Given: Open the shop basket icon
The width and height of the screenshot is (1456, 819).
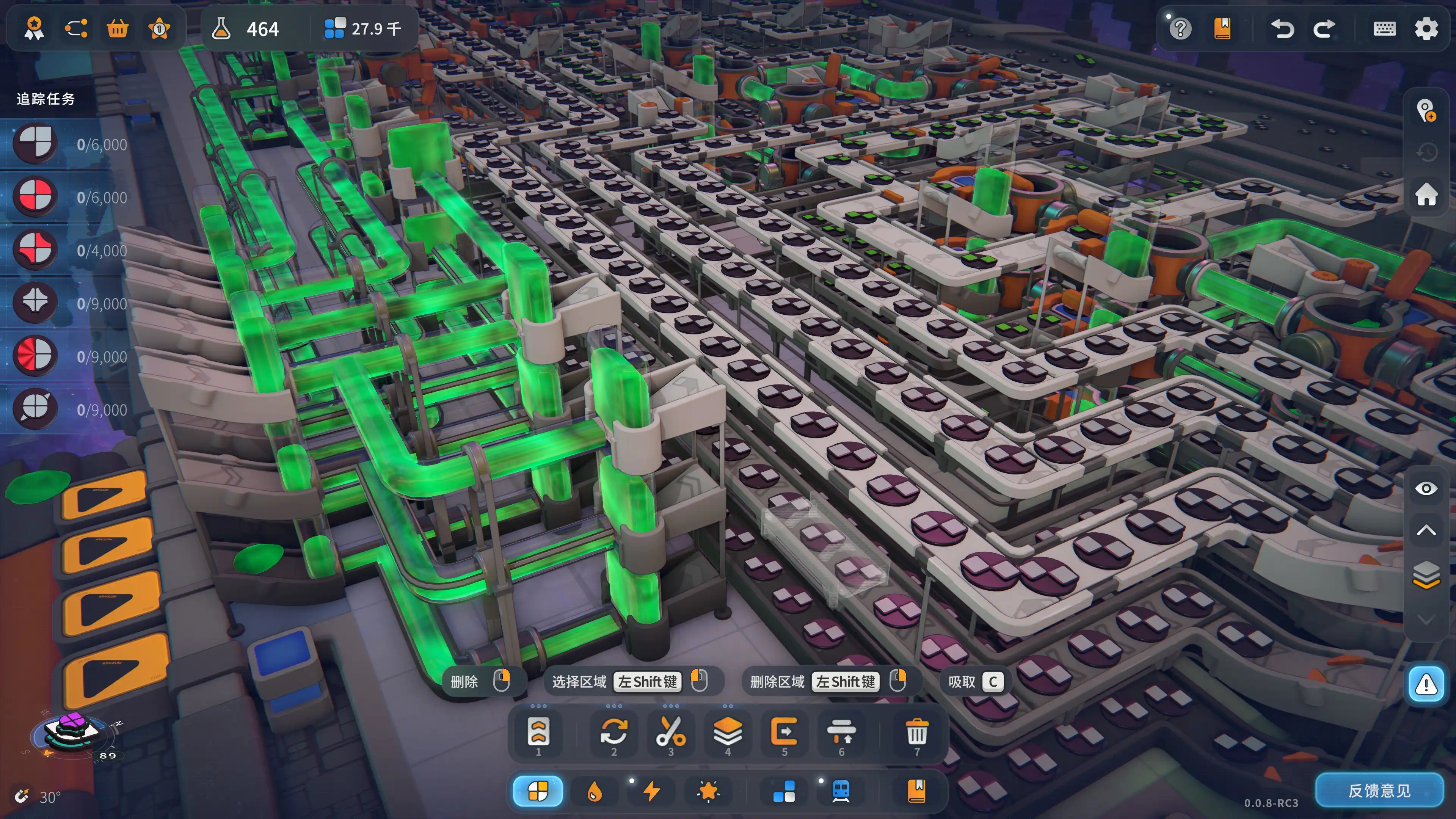Looking at the screenshot, I should [118, 28].
